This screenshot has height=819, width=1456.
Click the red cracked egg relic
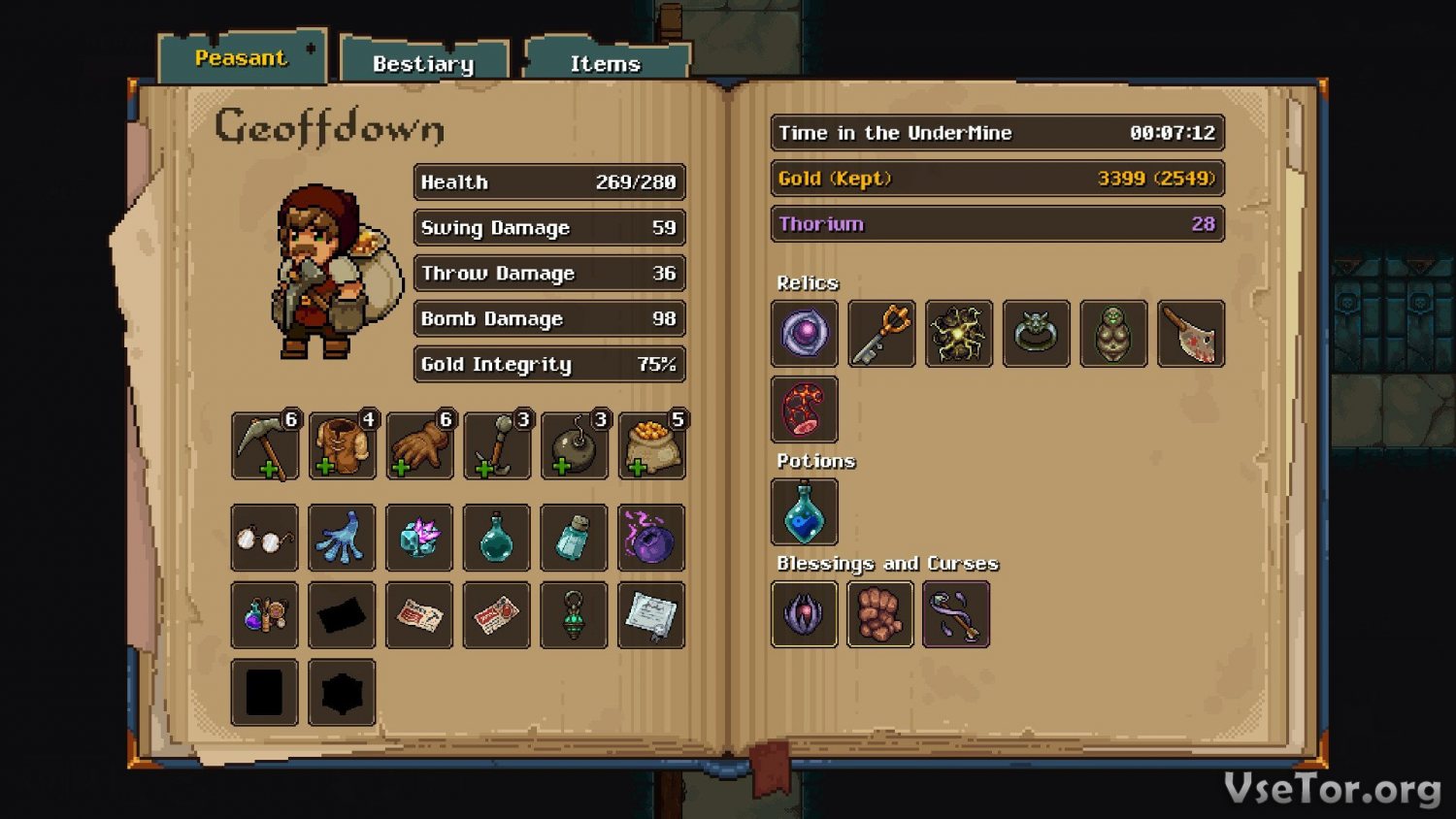pyautogui.click(x=805, y=409)
